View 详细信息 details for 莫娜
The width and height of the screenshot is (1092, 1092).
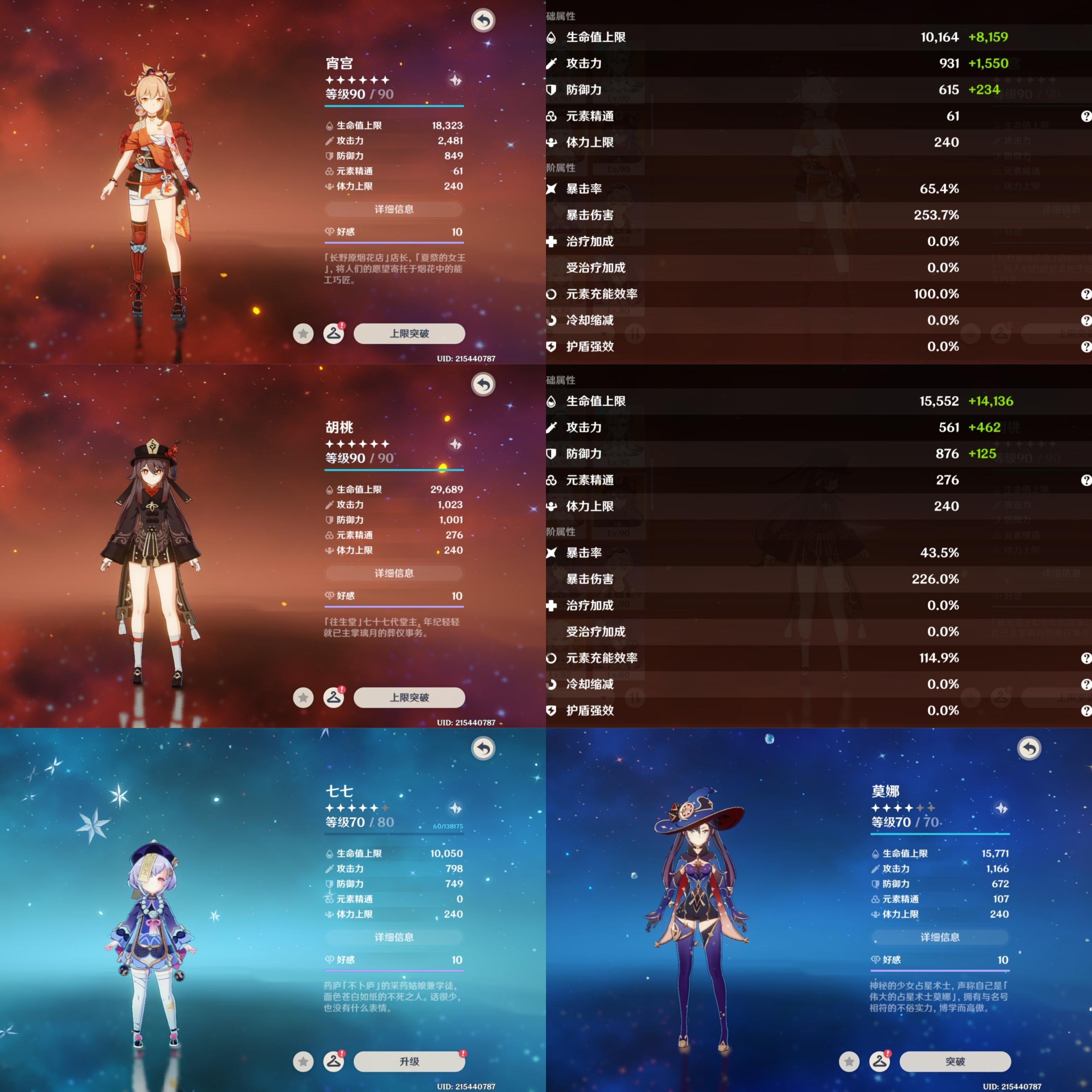(940, 937)
